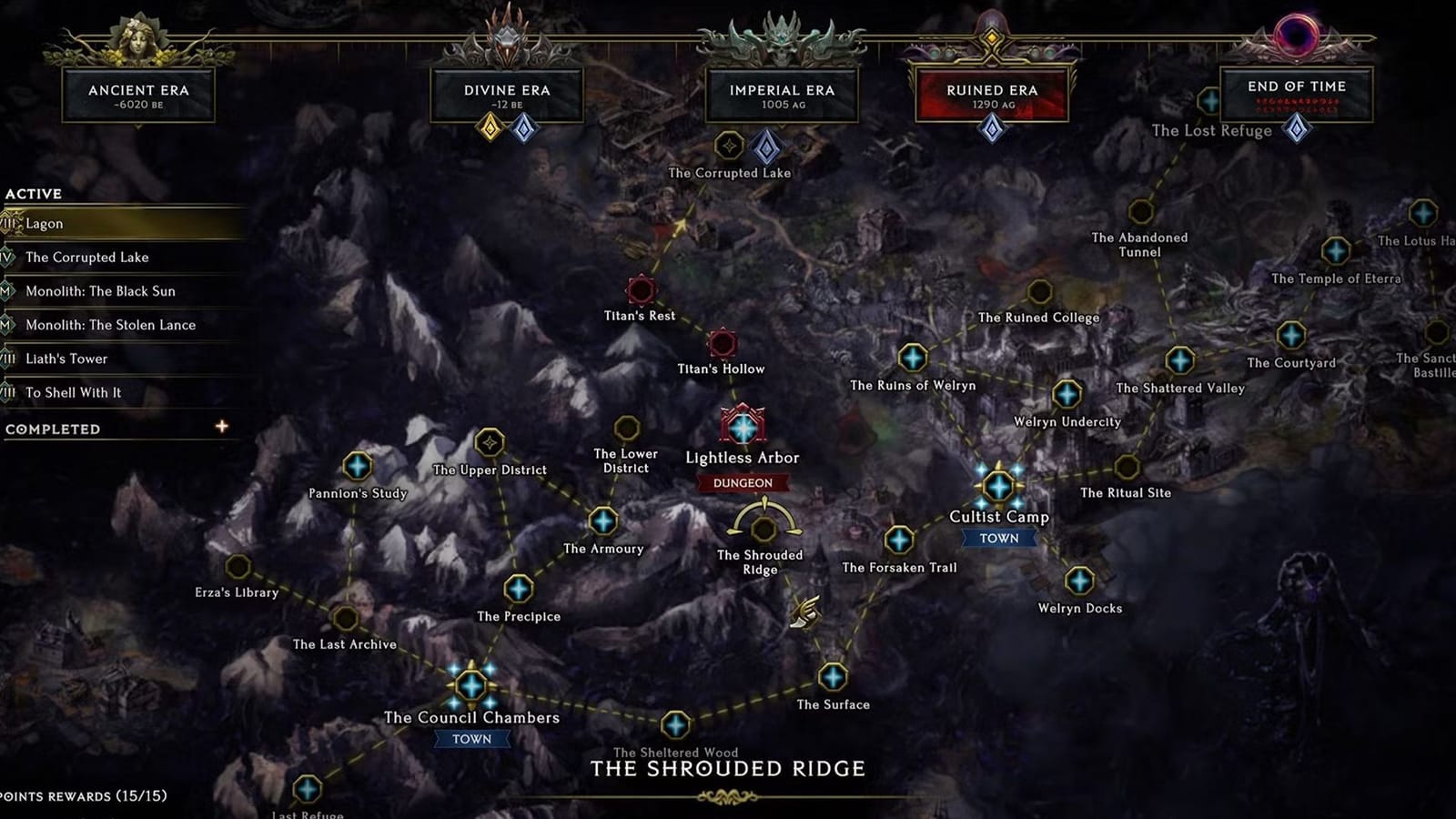
Task: Select the yellow diamond icon at The Upper District
Action: tap(490, 442)
